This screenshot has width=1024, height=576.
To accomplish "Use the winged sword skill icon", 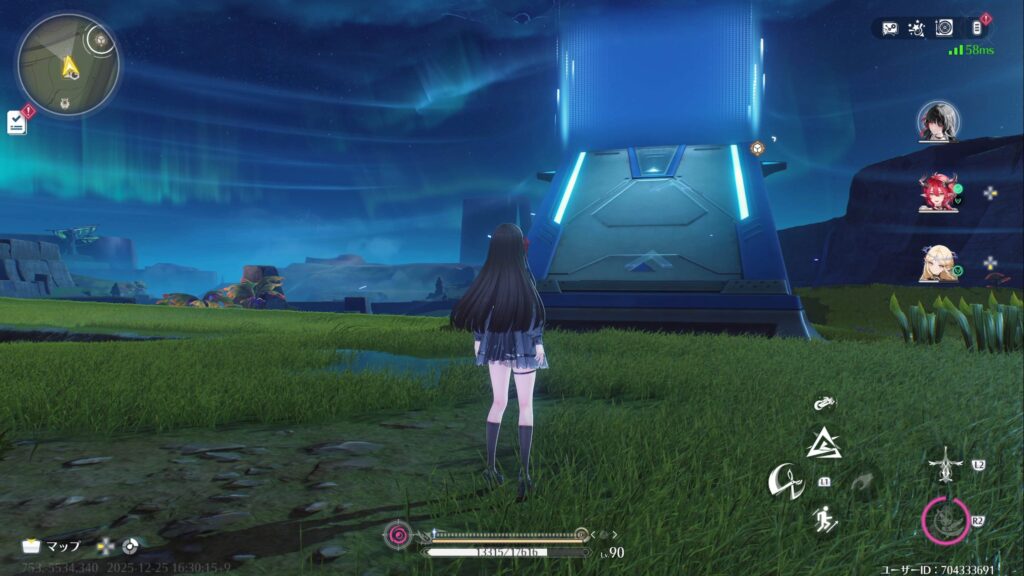I will tap(942, 465).
